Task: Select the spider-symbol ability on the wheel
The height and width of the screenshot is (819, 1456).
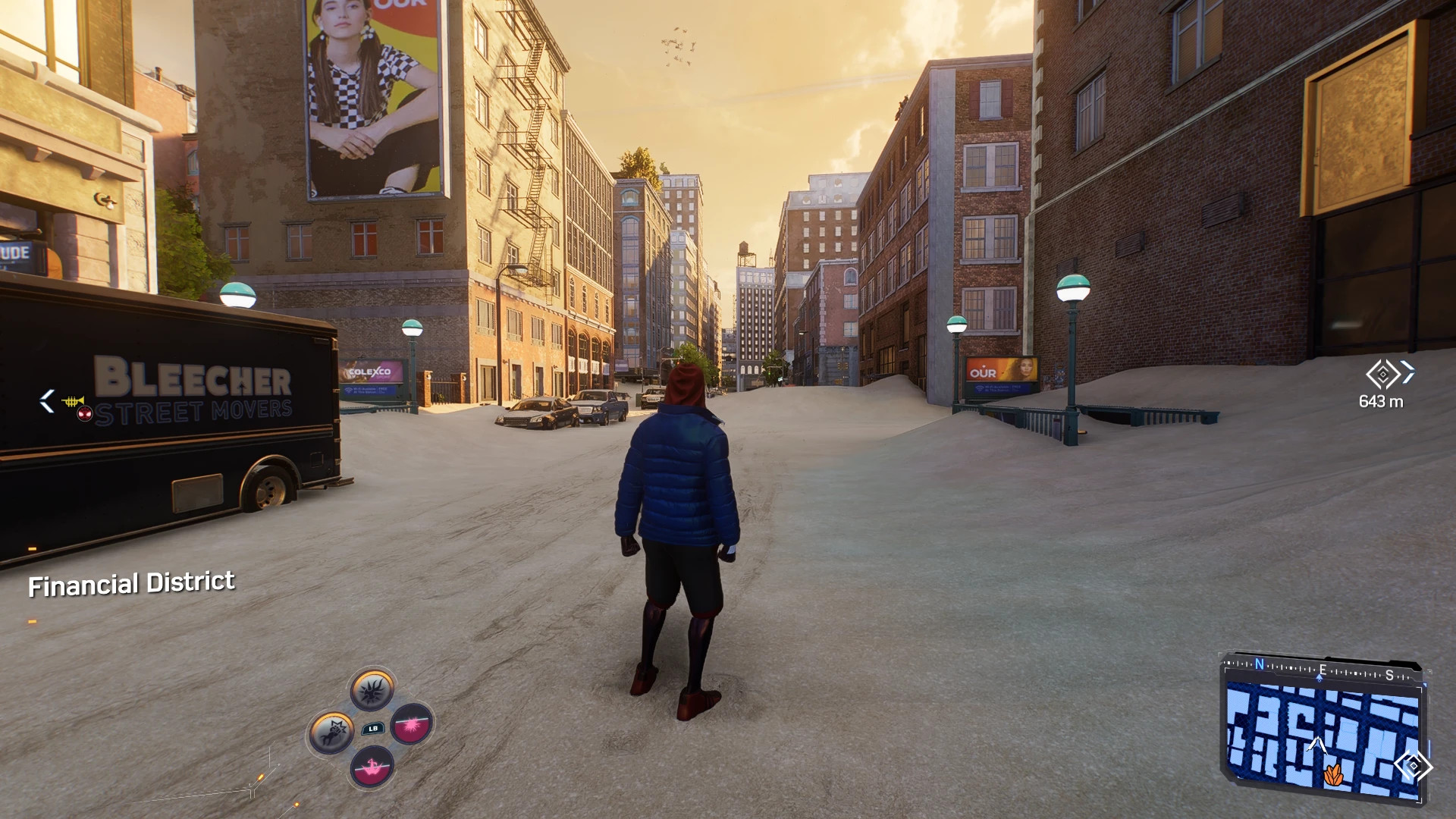Action: click(x=372, y=691)
